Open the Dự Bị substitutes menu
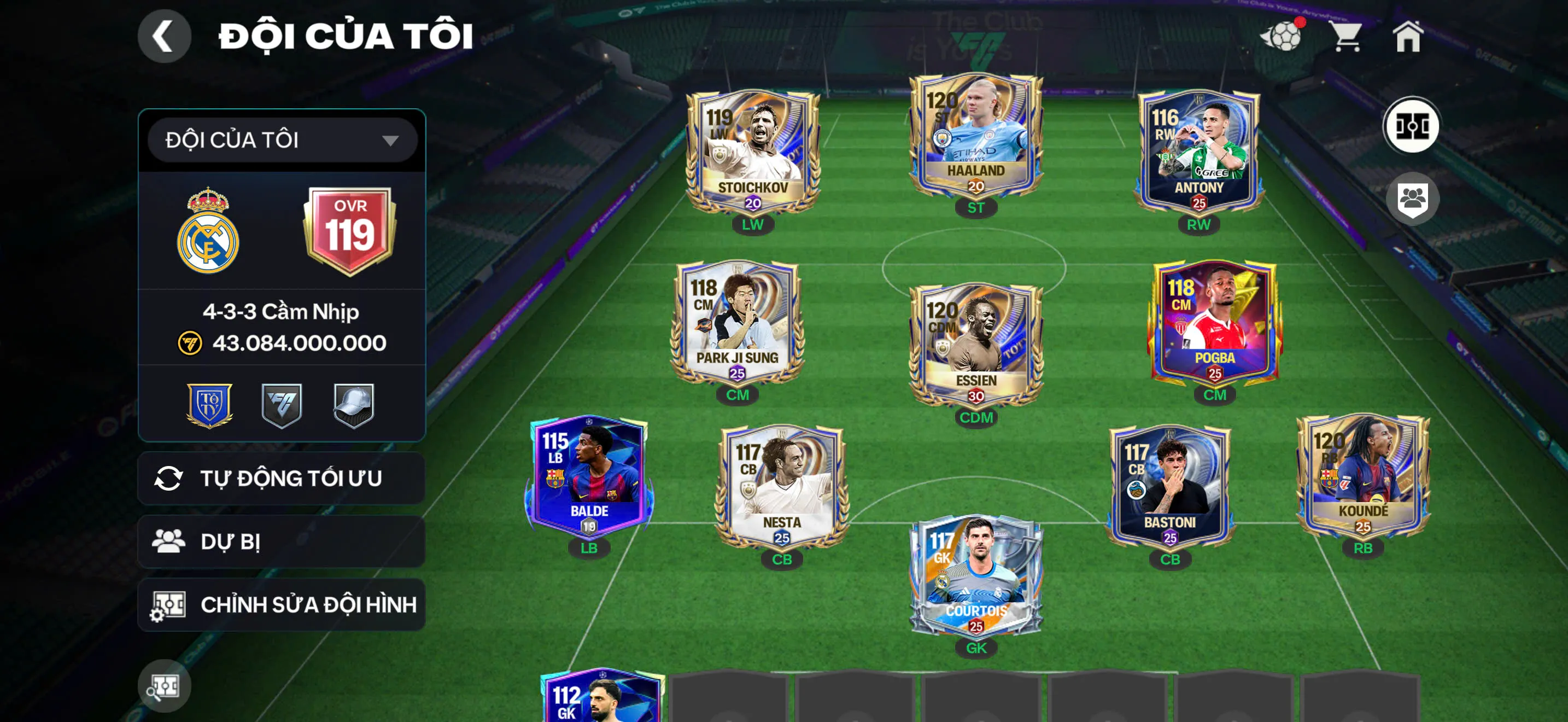1568x722 pixels. pos(282,541)
